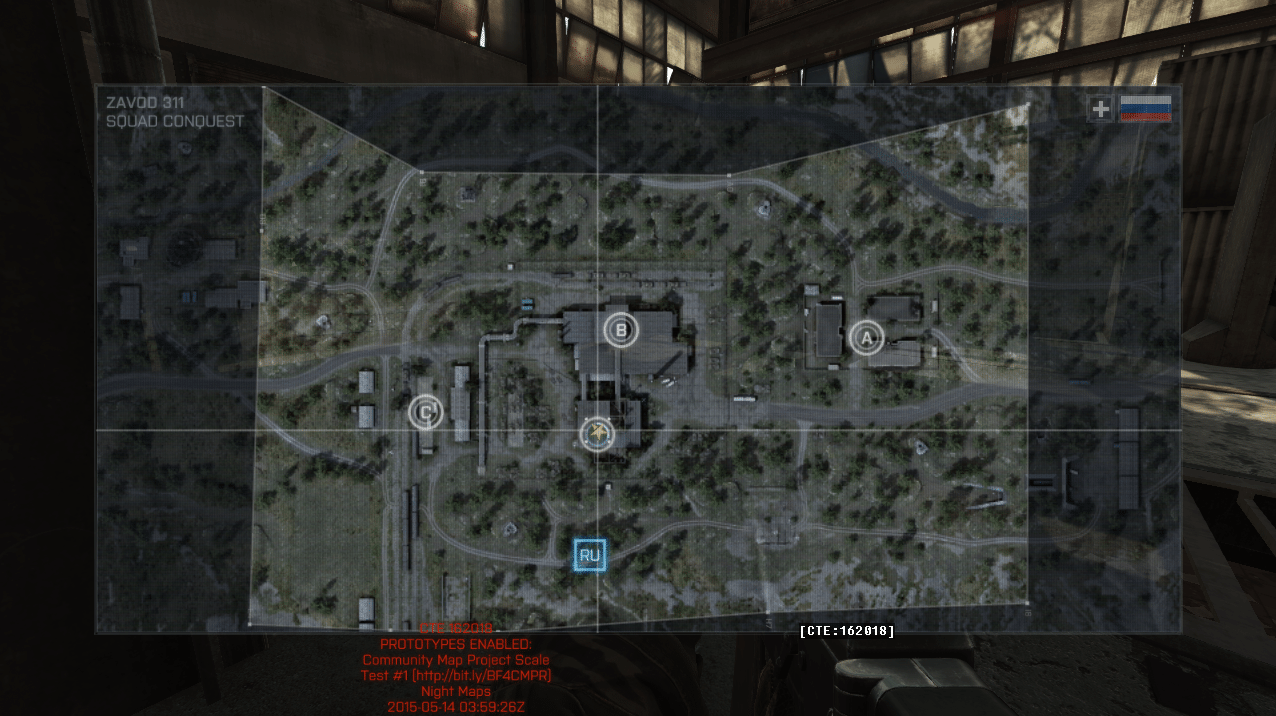
Task: Choose capture point C marker
Action: coord(426,411)
